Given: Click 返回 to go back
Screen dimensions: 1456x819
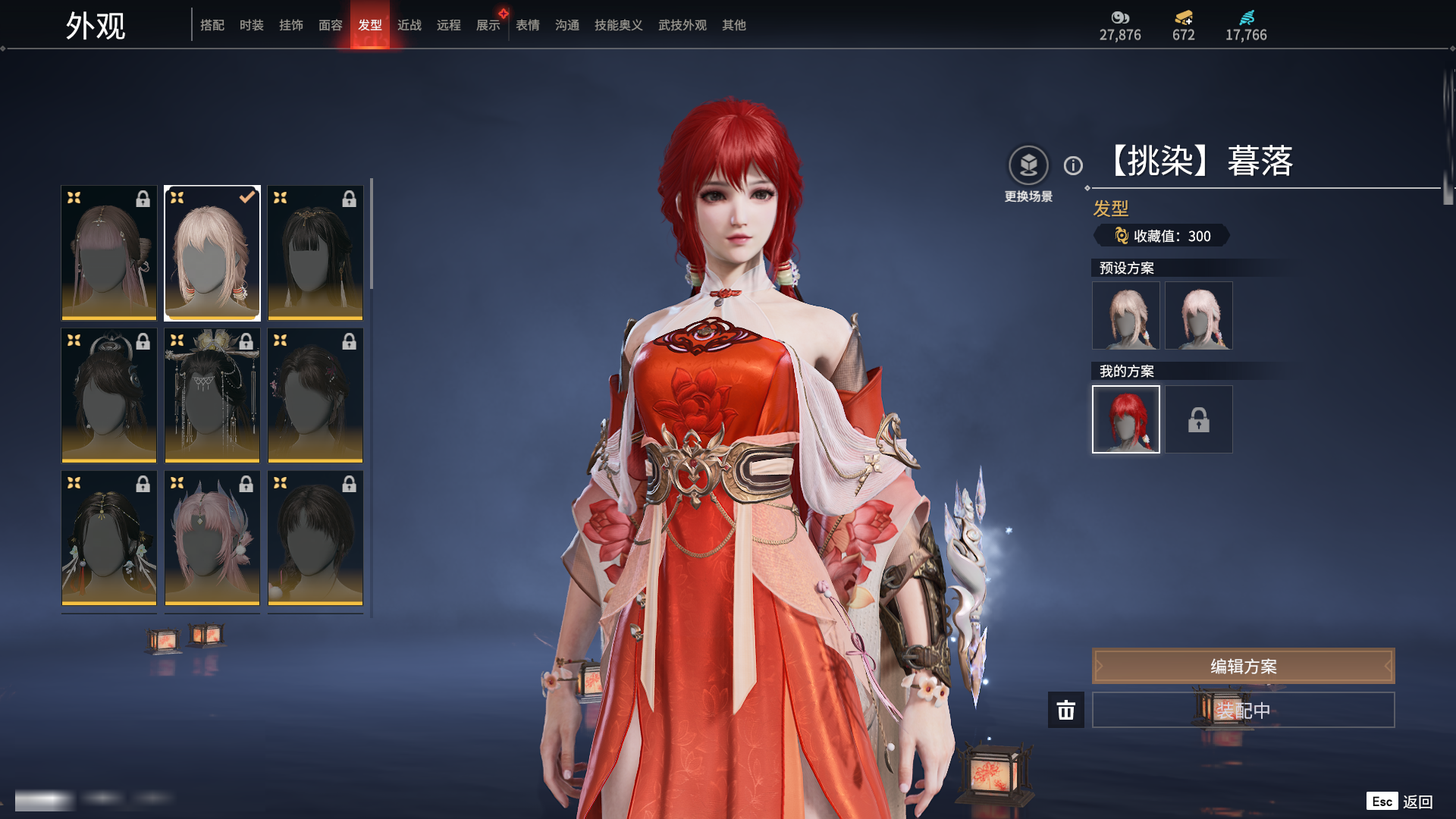Looking at the screenshot, I should (x=1417, y=802).
